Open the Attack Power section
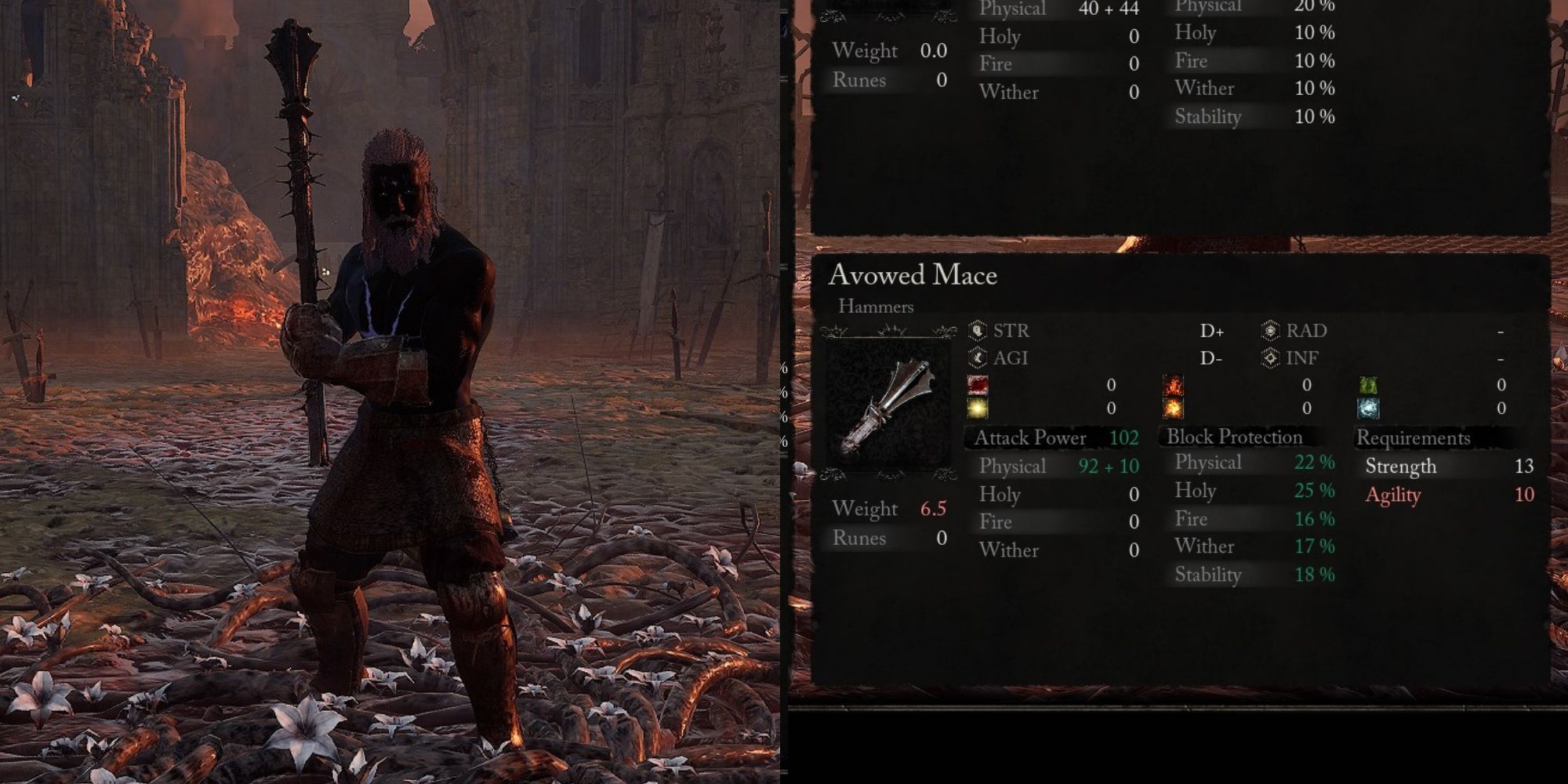The height and width of the screenshot is (784, 1568). pos(1031,437)
